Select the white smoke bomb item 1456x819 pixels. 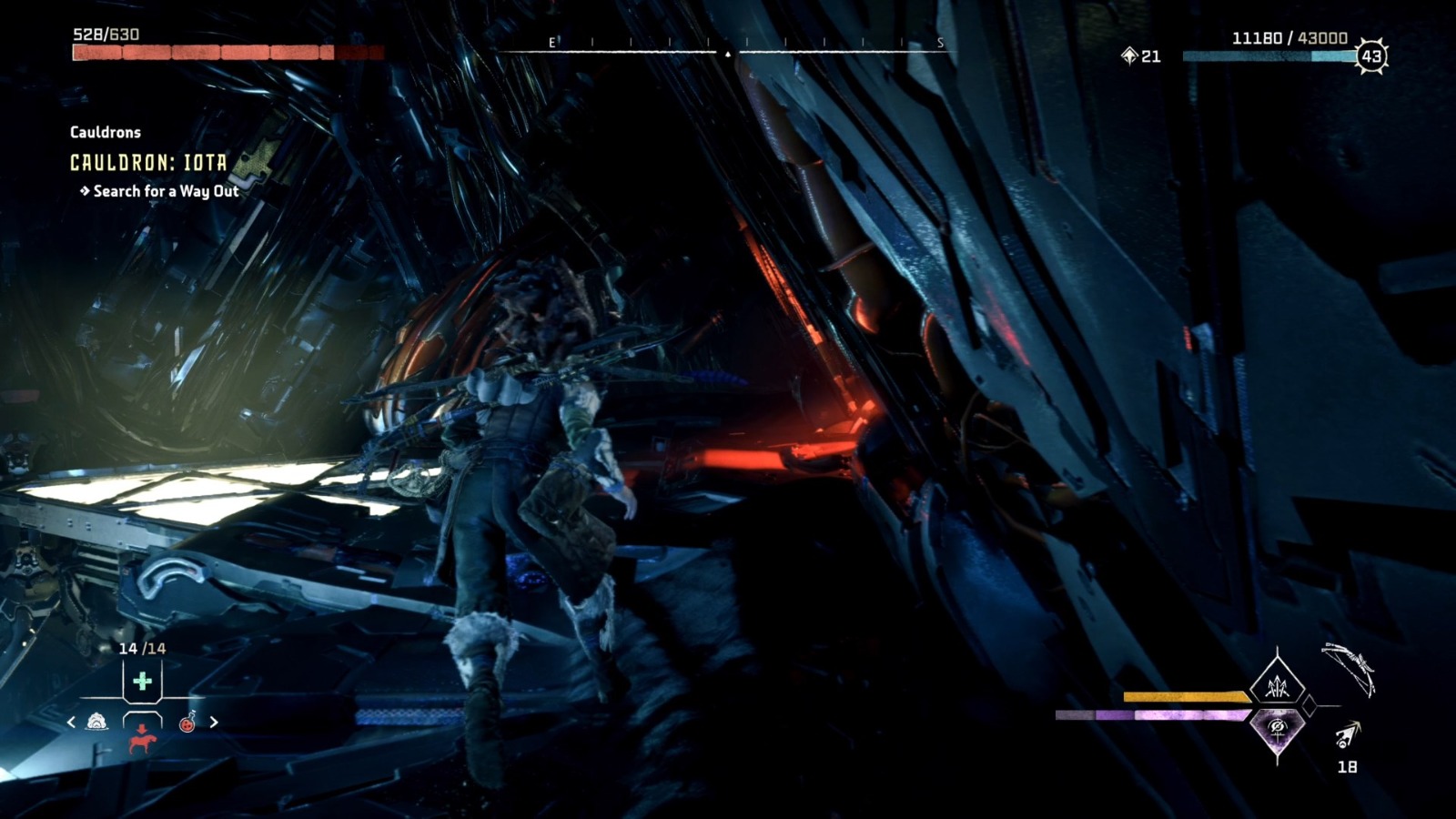(x=97, y=723)
